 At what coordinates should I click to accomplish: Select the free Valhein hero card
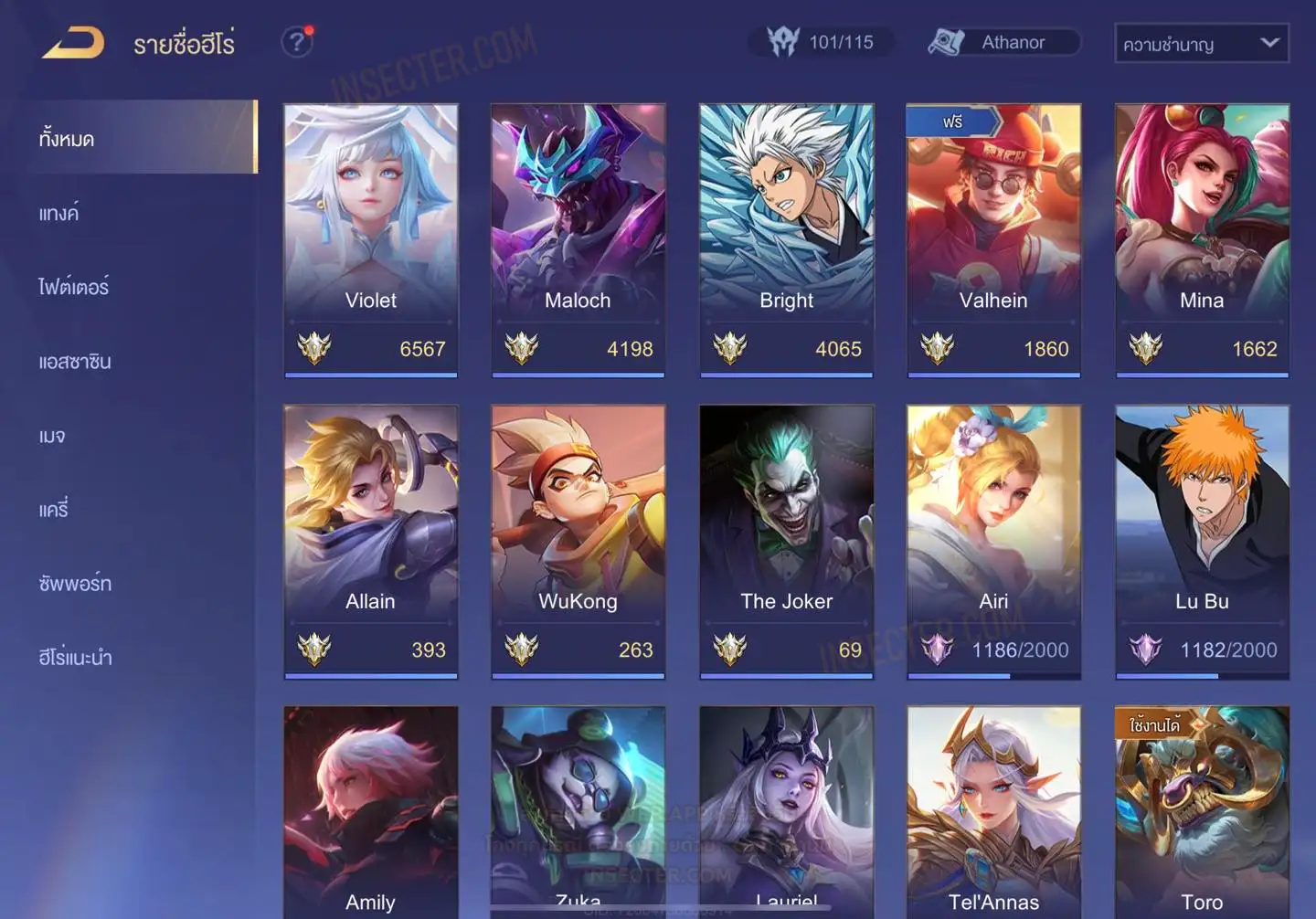click(993, 239)
